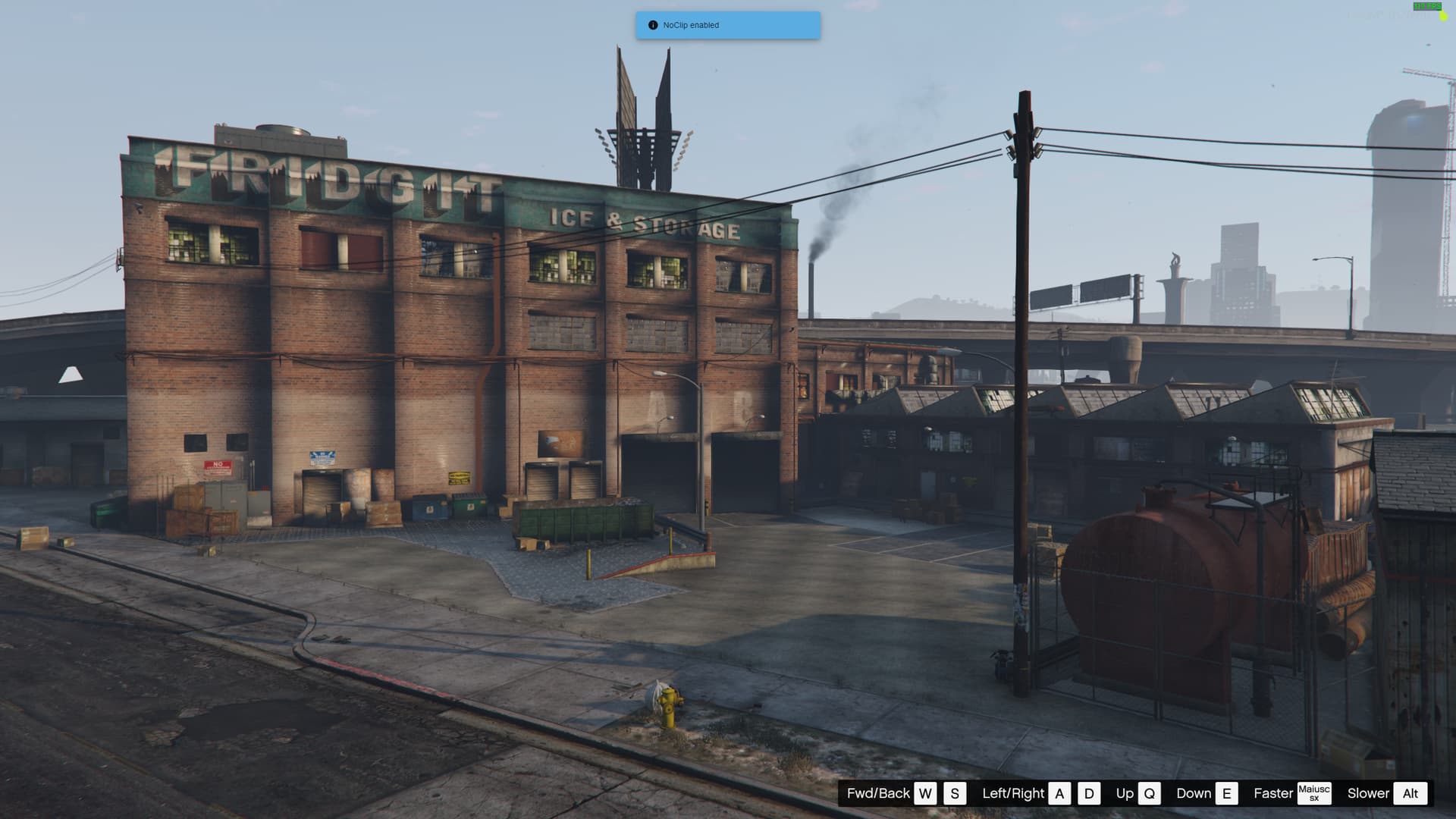The width and height of the screenshot is (1456, 819).
Task: Click the green FPS counter overlay
Action: tap(1428, 6)
